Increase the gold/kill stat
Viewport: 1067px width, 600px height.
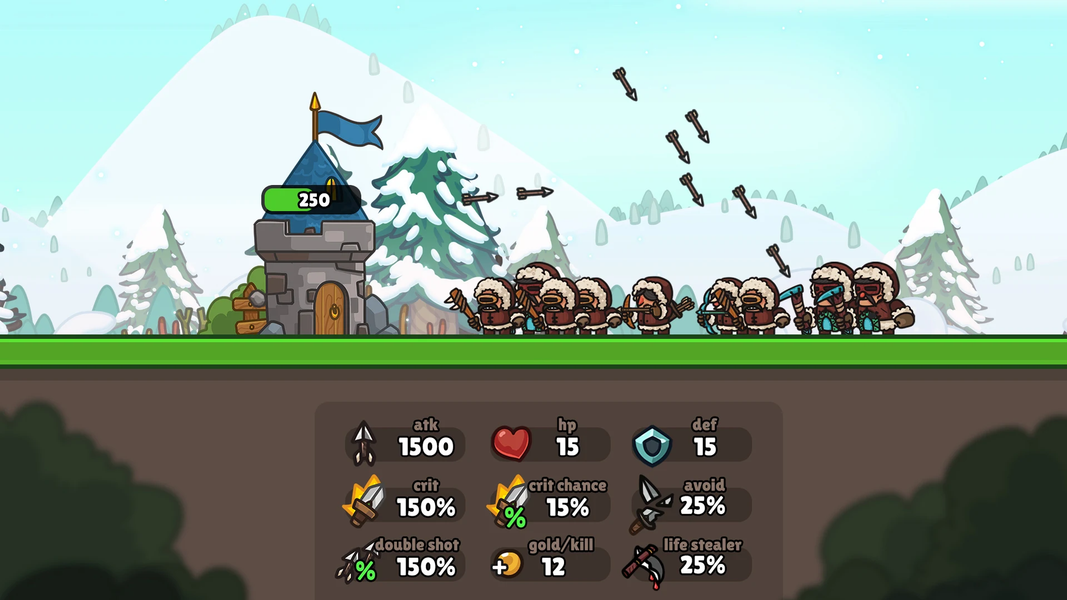click(550, 564)
